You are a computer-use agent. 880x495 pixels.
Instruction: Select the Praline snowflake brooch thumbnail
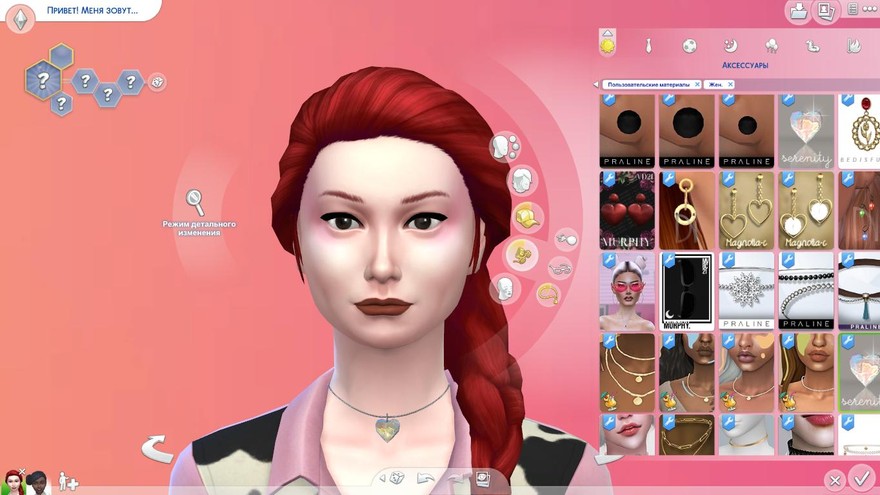(747, 290)
